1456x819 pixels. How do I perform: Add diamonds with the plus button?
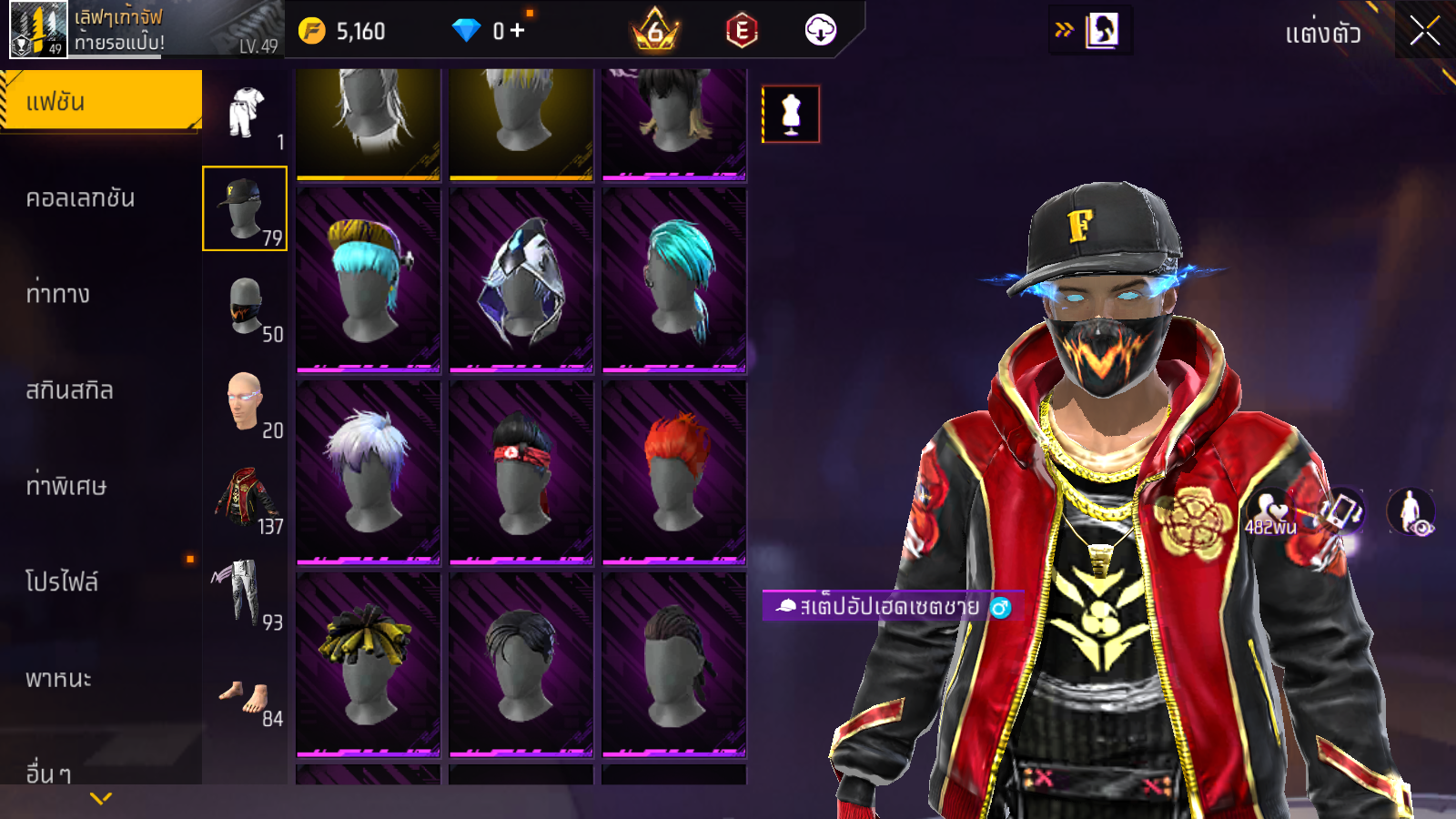[518, 31]
